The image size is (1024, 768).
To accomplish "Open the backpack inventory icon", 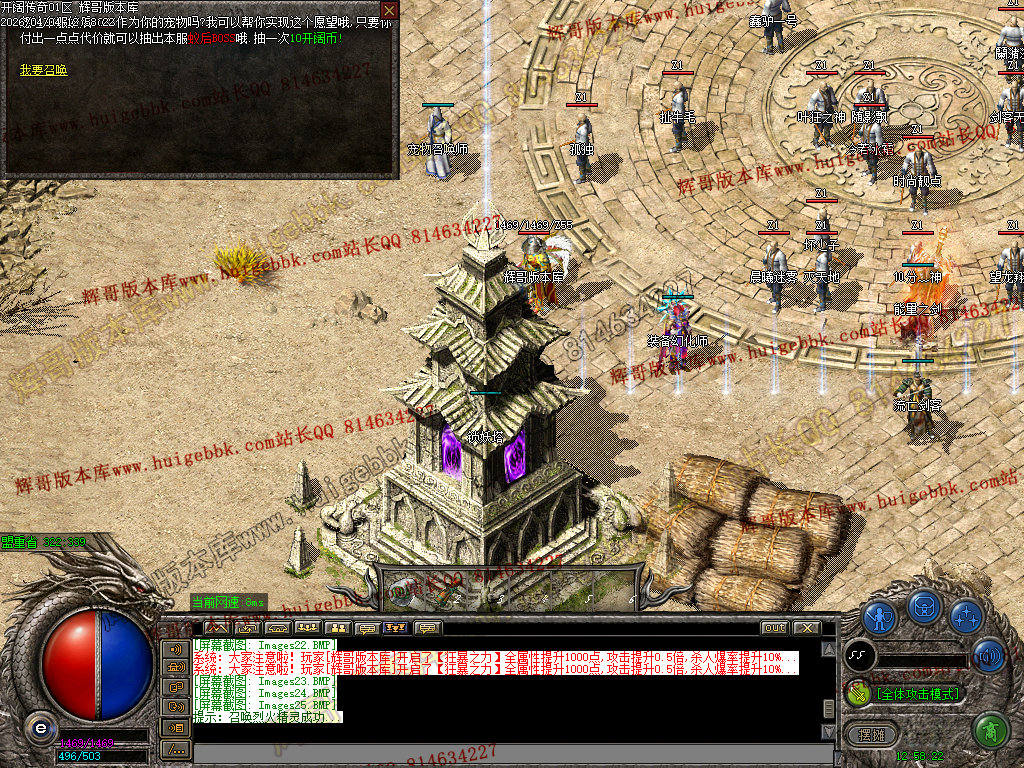I will 924,607.
